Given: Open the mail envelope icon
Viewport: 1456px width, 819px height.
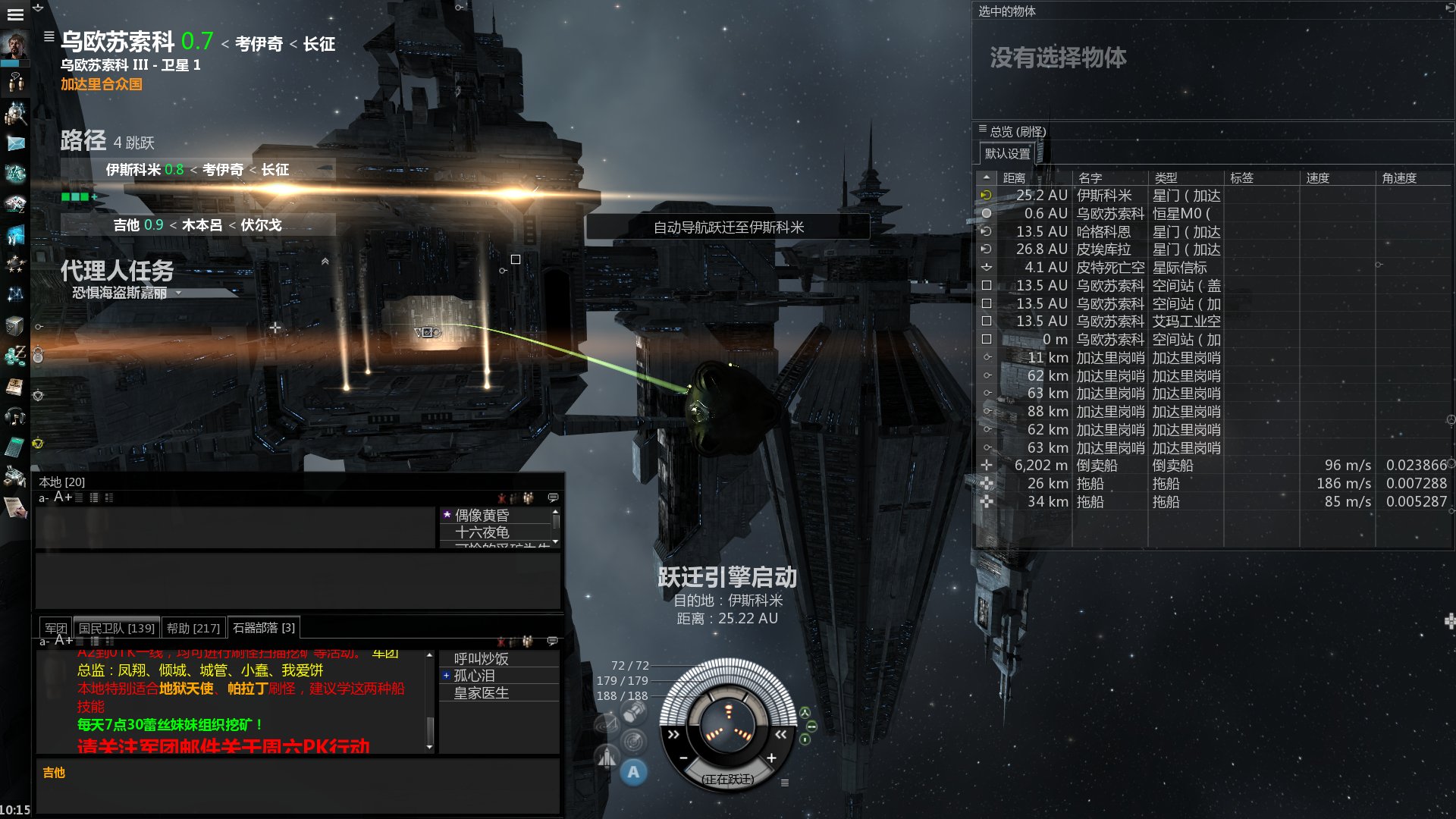Looking at the screenshot, I should coord(15,143).
